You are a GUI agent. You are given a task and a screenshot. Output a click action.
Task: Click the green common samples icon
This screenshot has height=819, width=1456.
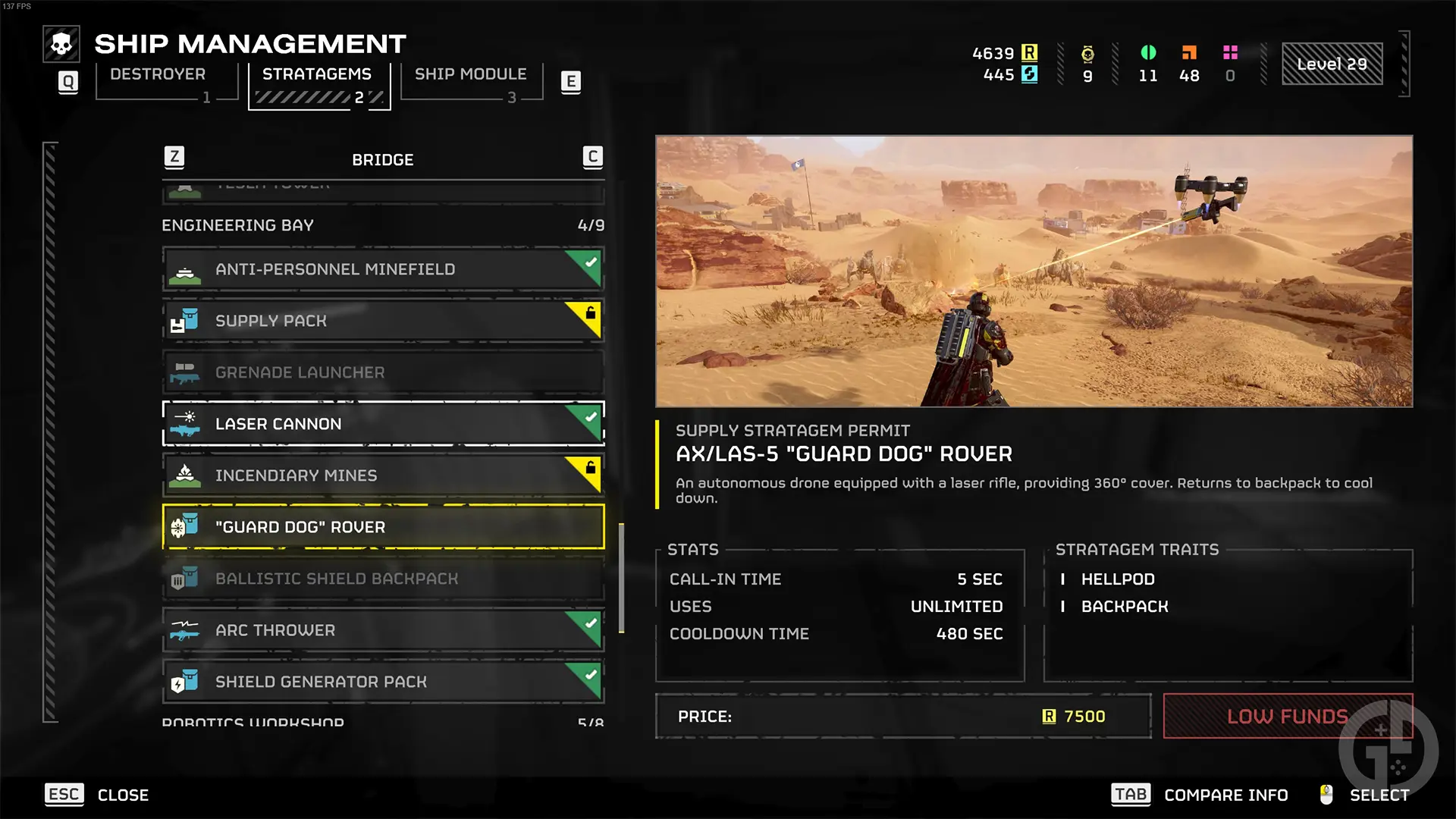click(x=1148, y=53)
